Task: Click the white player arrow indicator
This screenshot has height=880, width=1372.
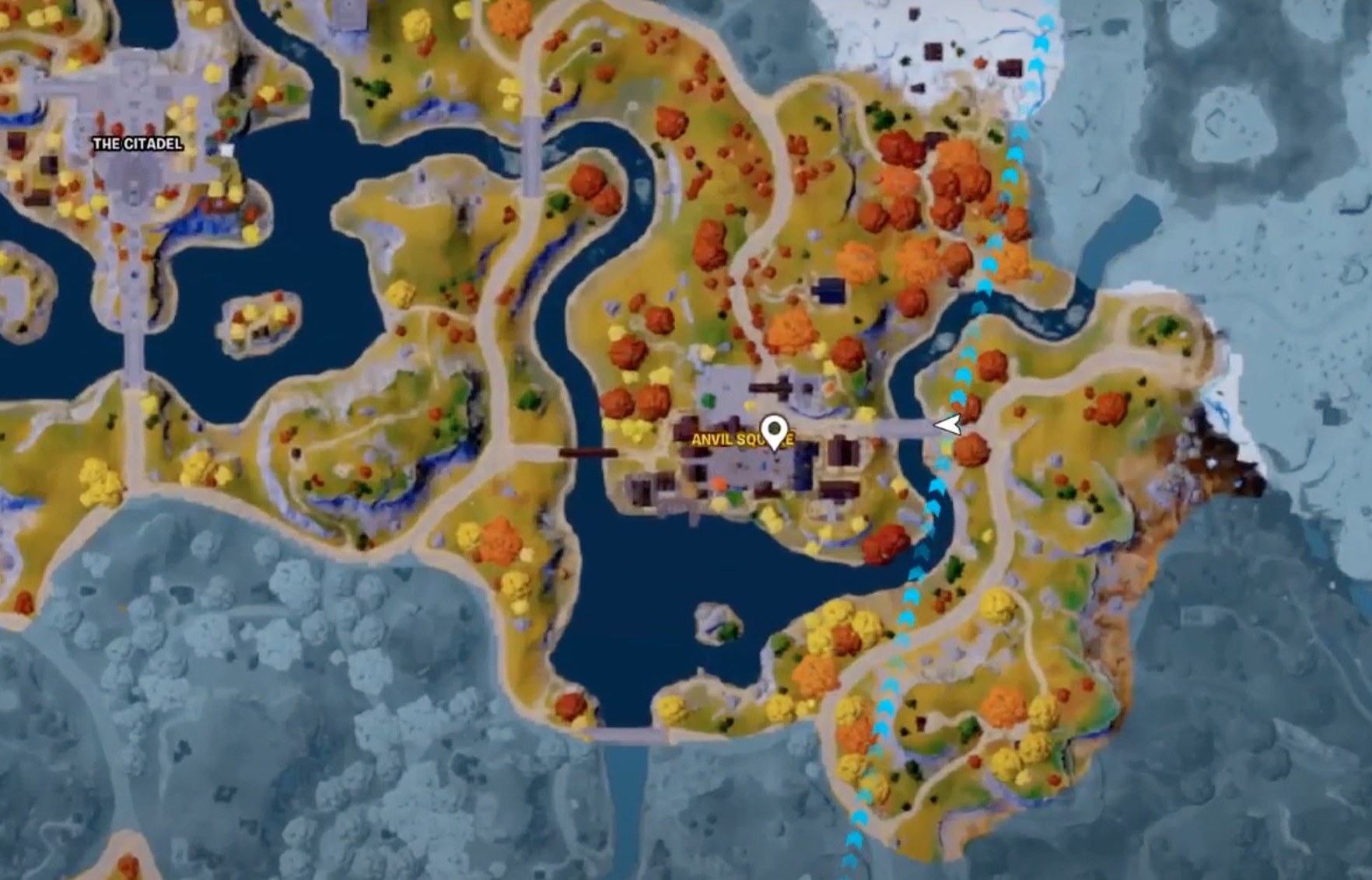Action: (x=947, y=425)
